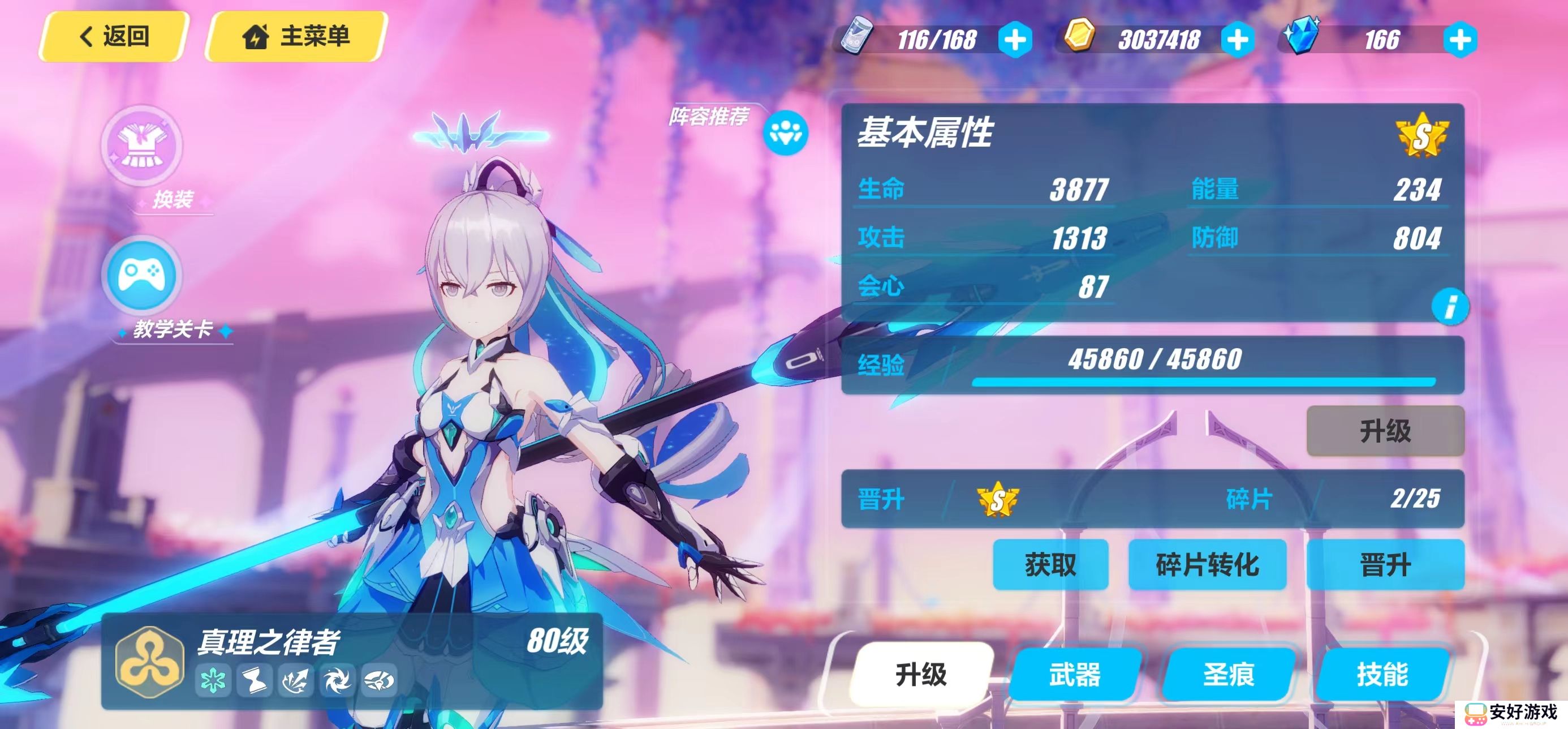Show attribute details via the info icon
Viewport: 1568px width, 729px height.
1450,306
